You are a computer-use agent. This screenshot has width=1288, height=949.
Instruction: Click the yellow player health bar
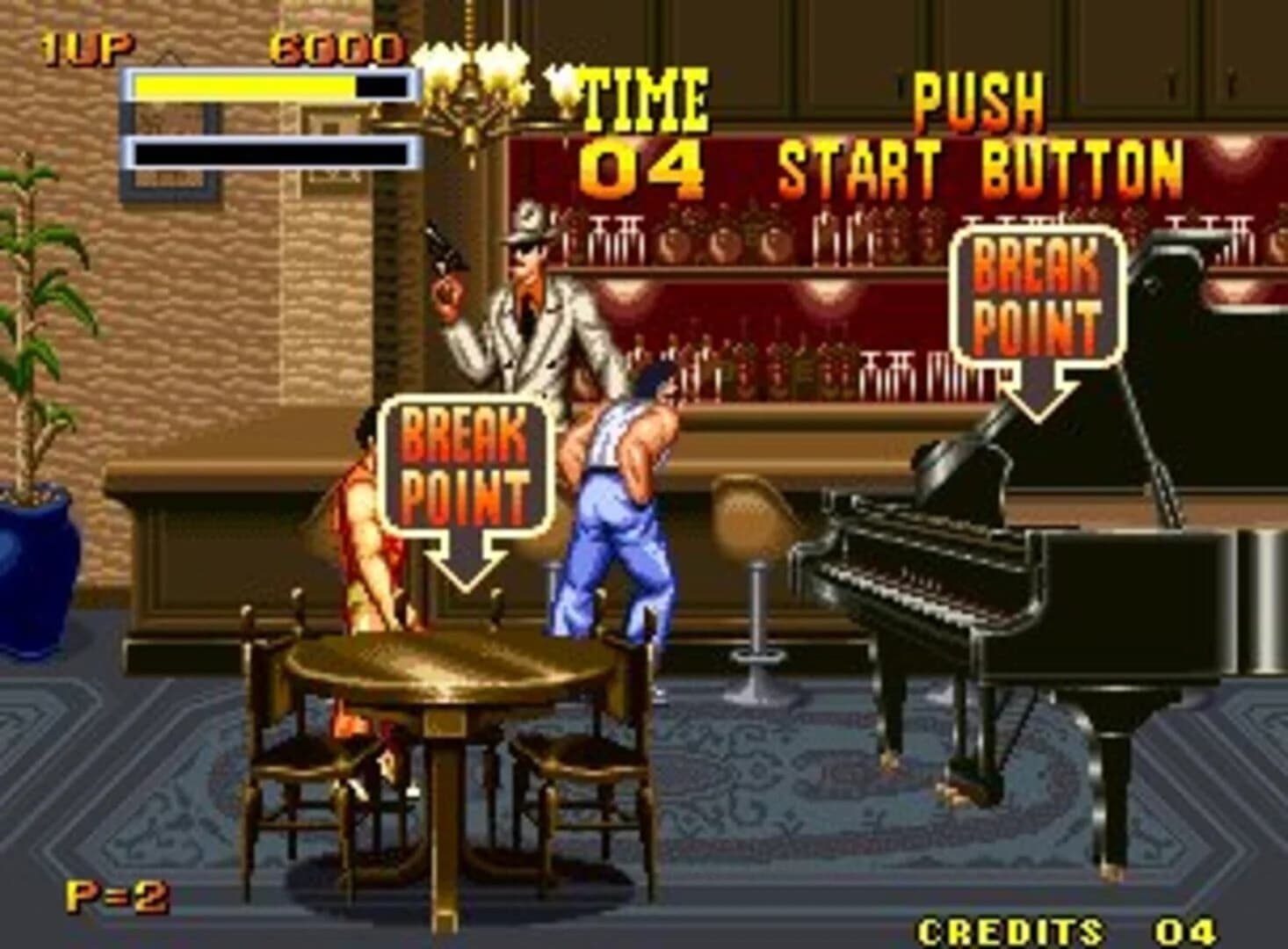tap(246, 86)
